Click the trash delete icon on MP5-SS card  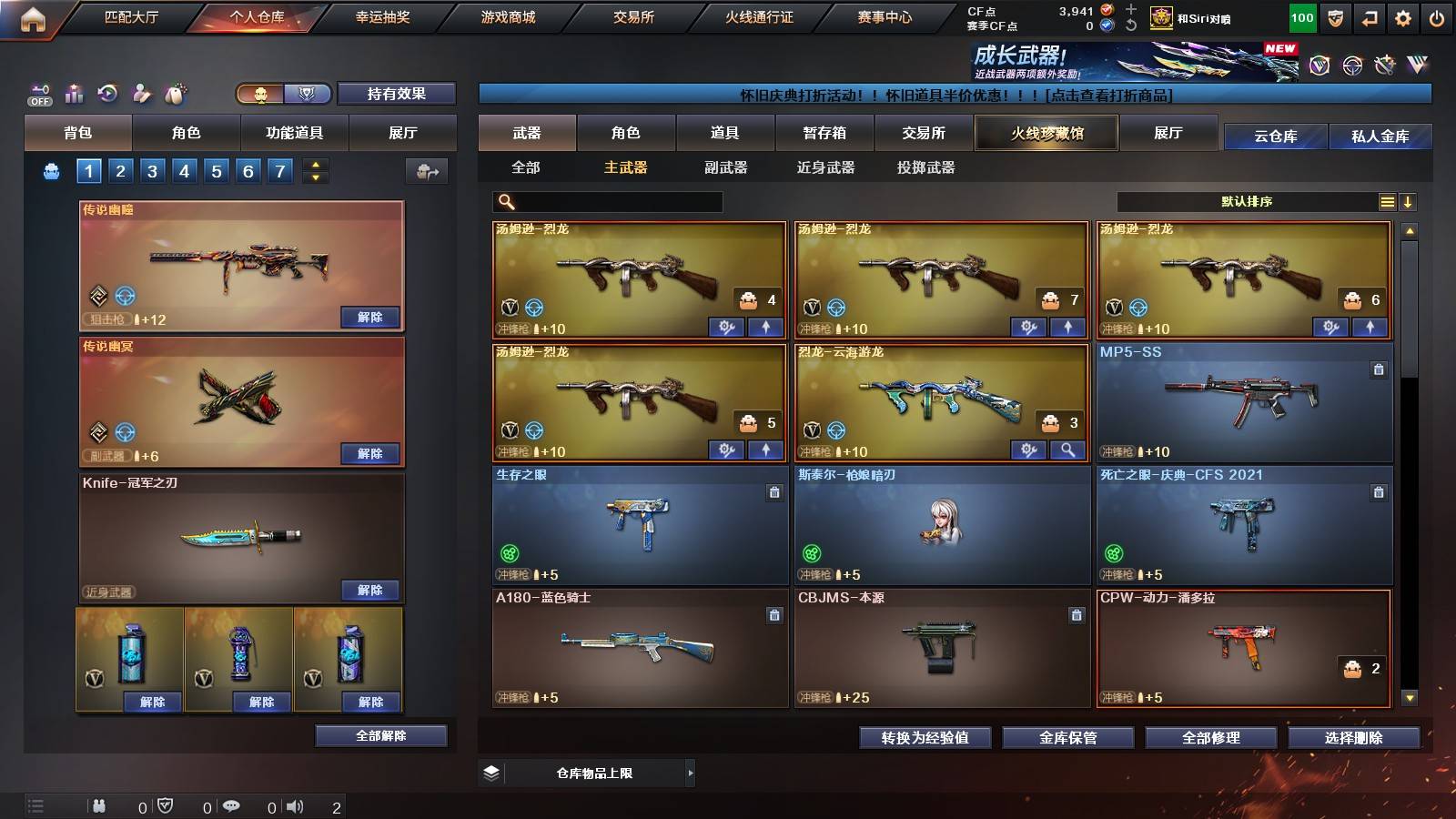tap(1380, 370)
